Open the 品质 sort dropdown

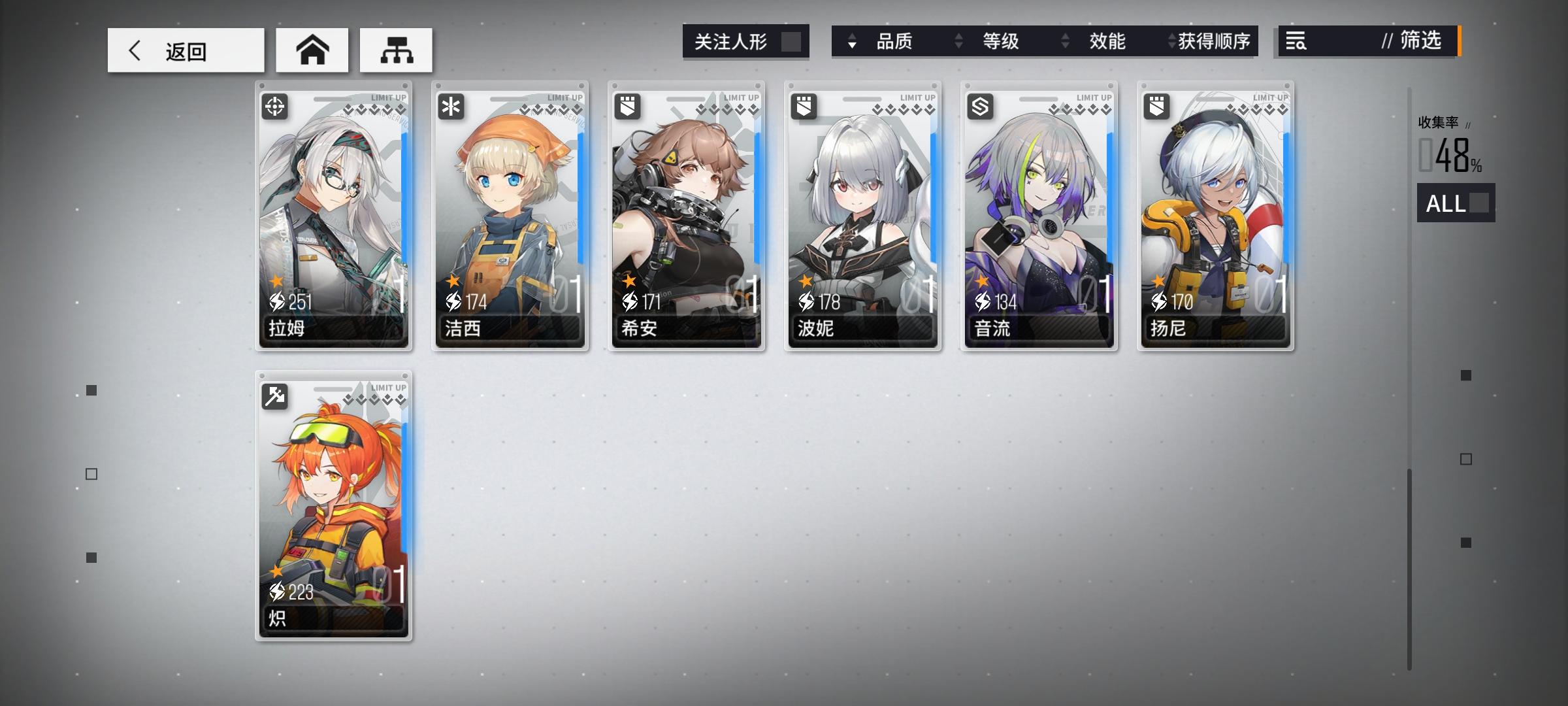898,41
